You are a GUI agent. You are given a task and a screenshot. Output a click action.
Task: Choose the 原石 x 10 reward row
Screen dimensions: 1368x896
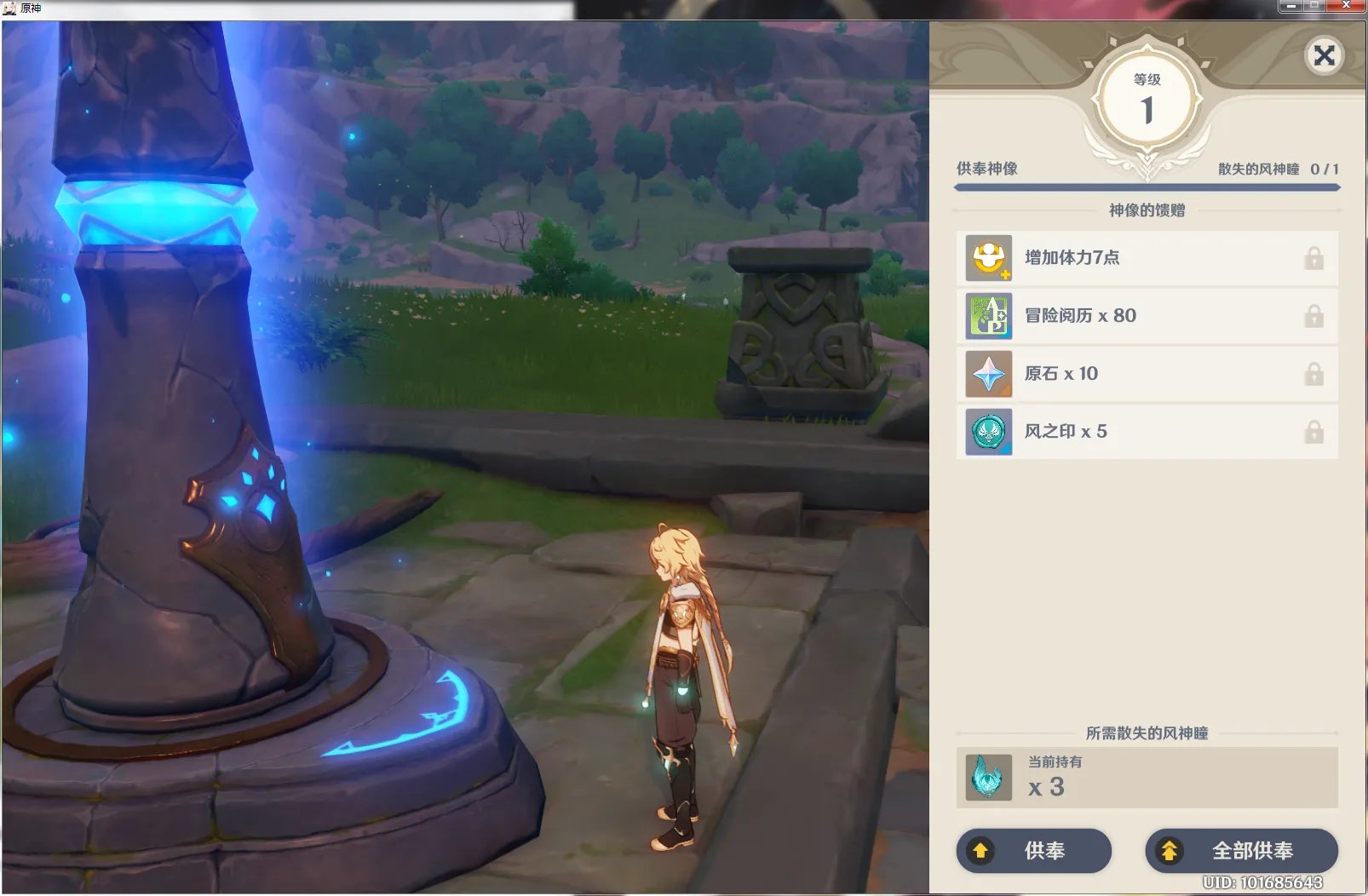[x=1147, y=374]
